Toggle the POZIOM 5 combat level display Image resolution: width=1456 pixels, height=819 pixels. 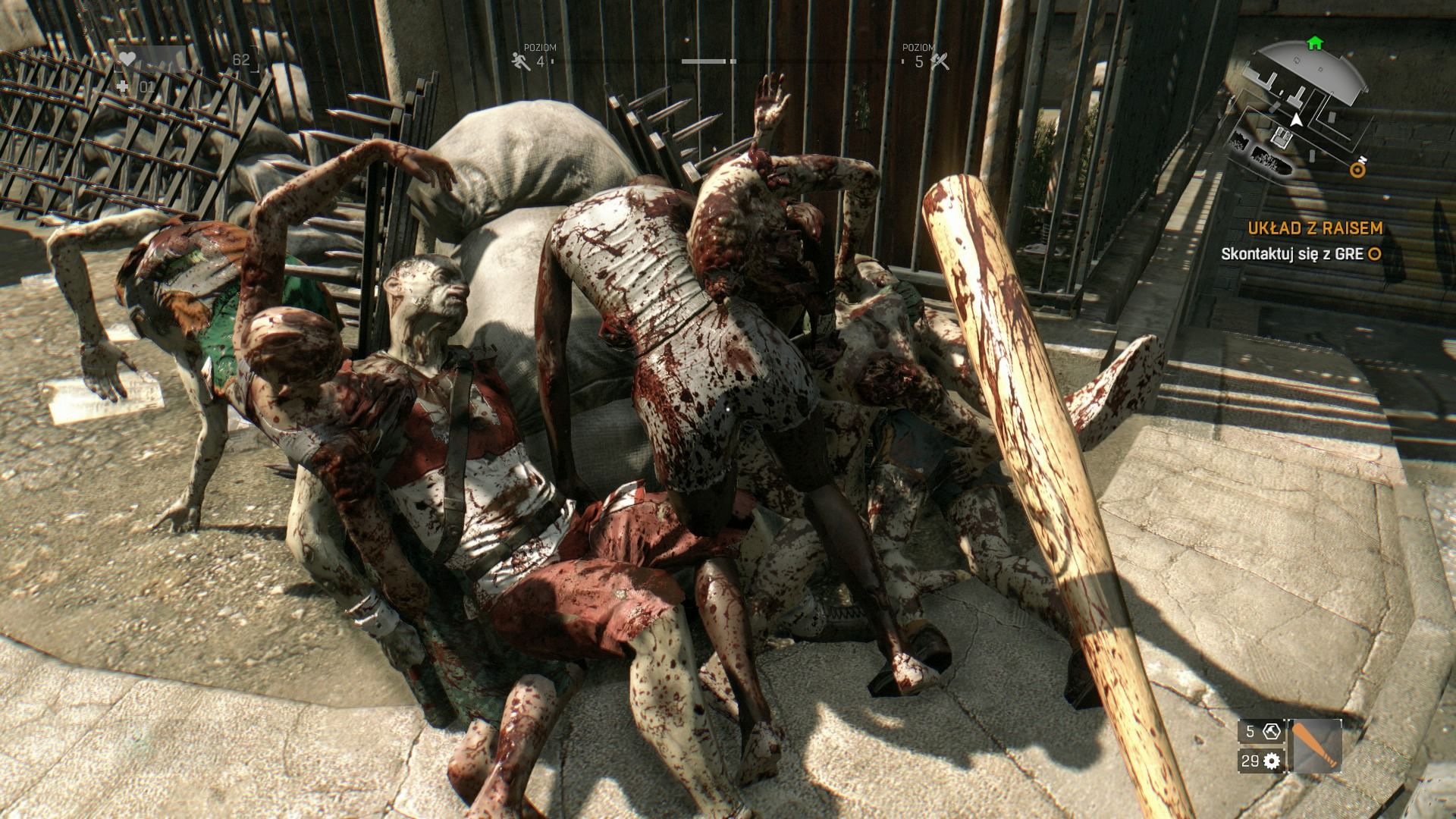[x=918, y=55]
